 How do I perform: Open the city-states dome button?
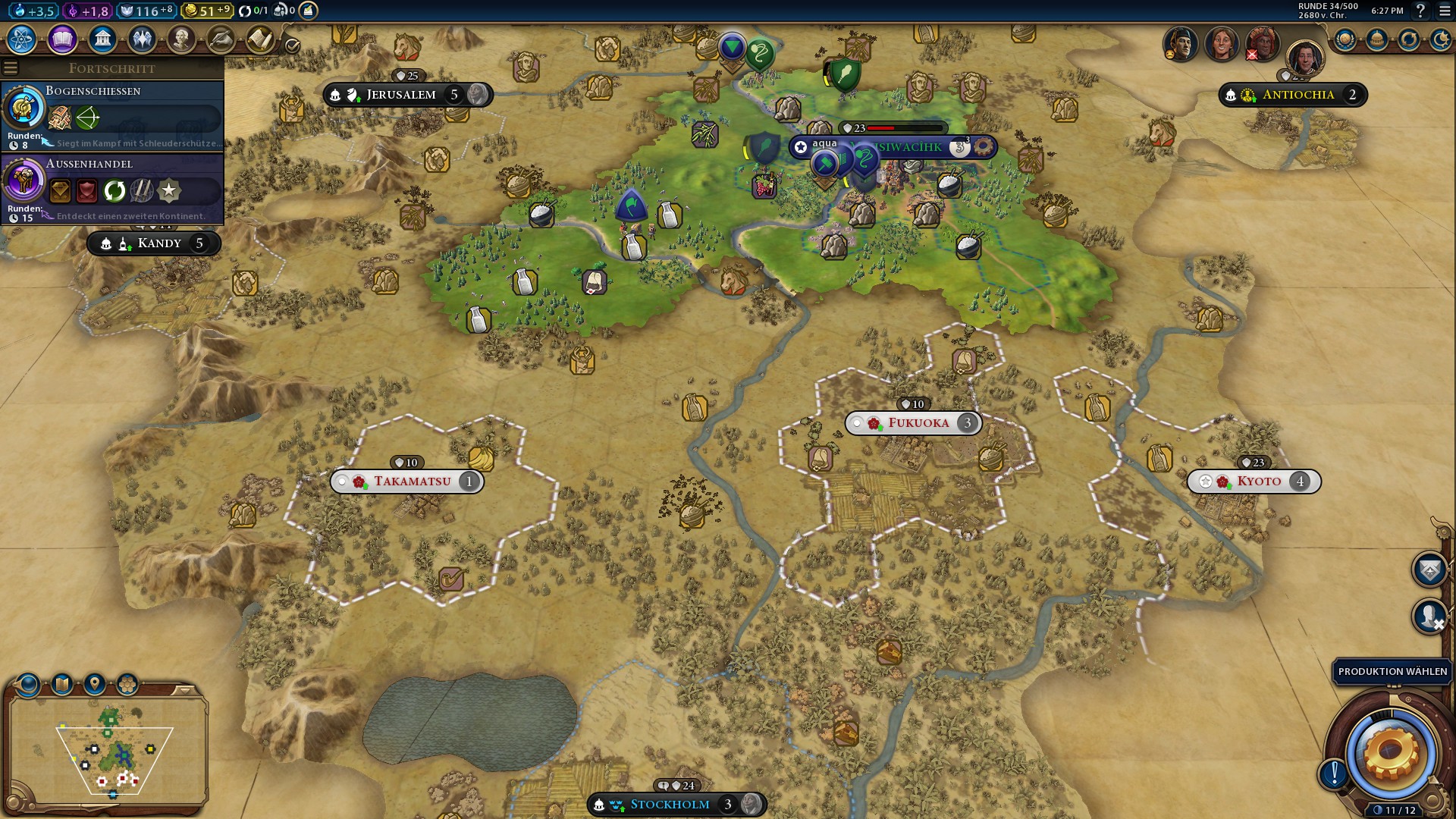[1376, 39]
